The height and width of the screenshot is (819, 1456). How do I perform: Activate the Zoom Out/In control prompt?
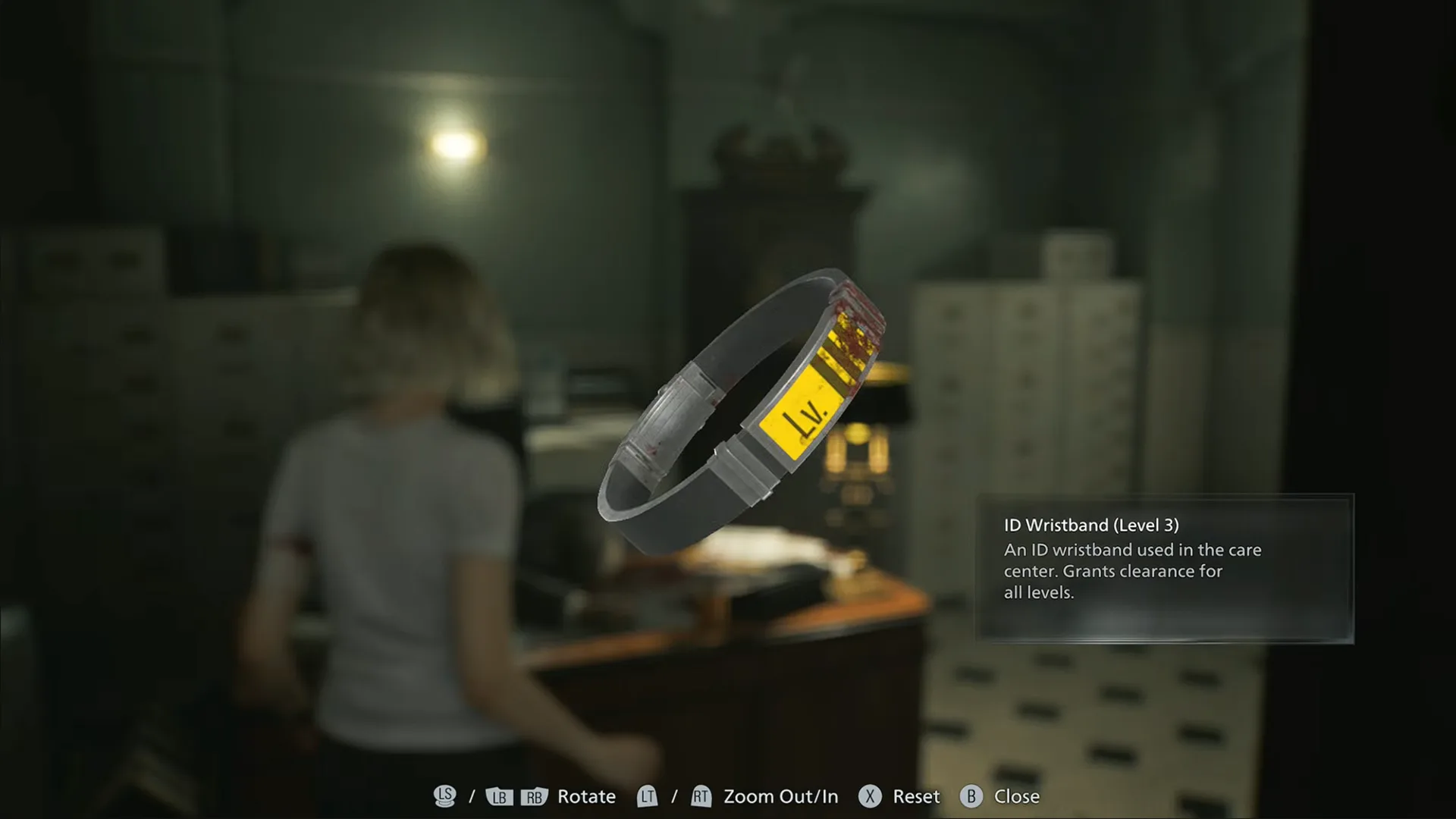[780, 796]
